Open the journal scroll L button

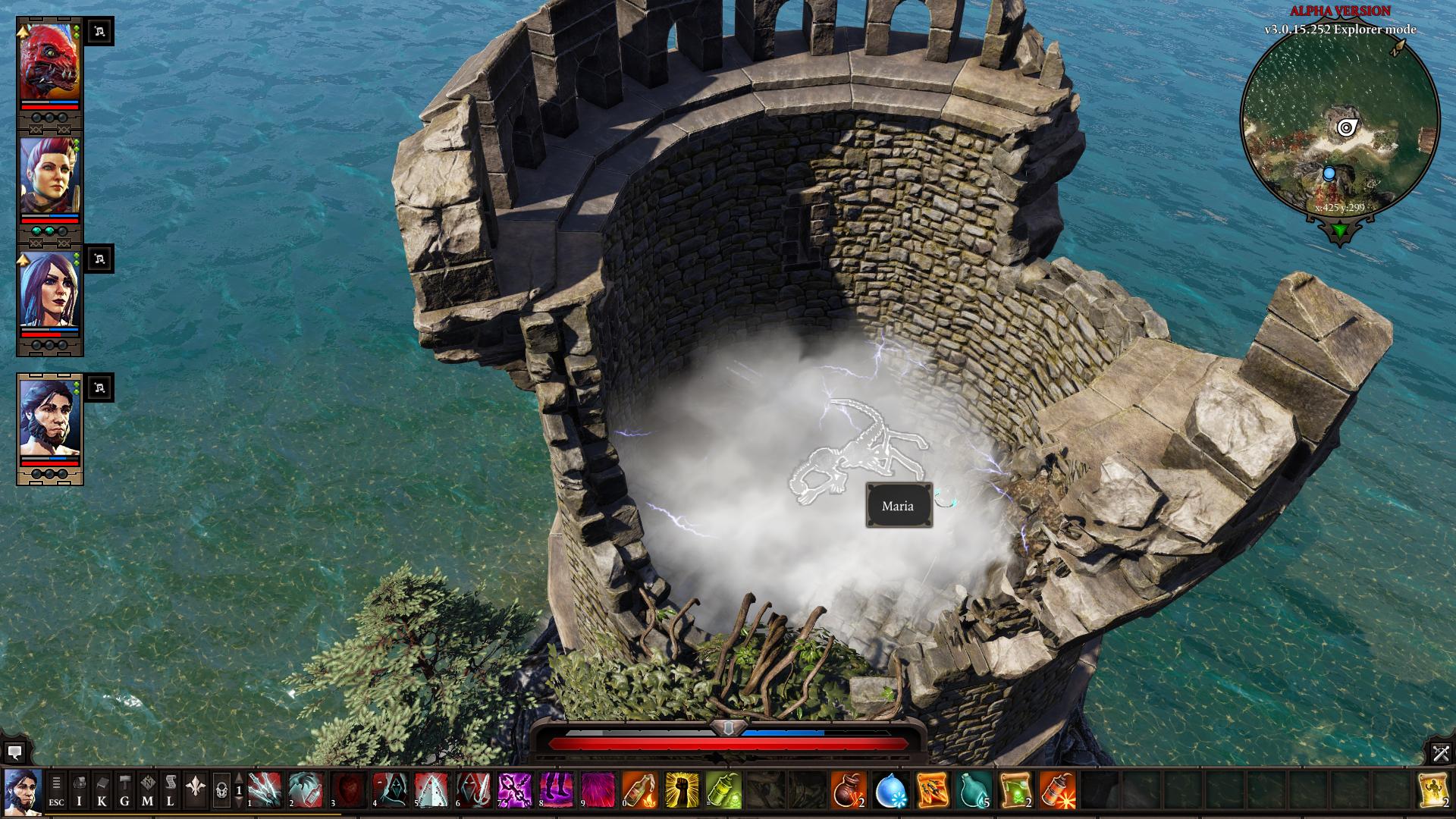click(170, 791)
